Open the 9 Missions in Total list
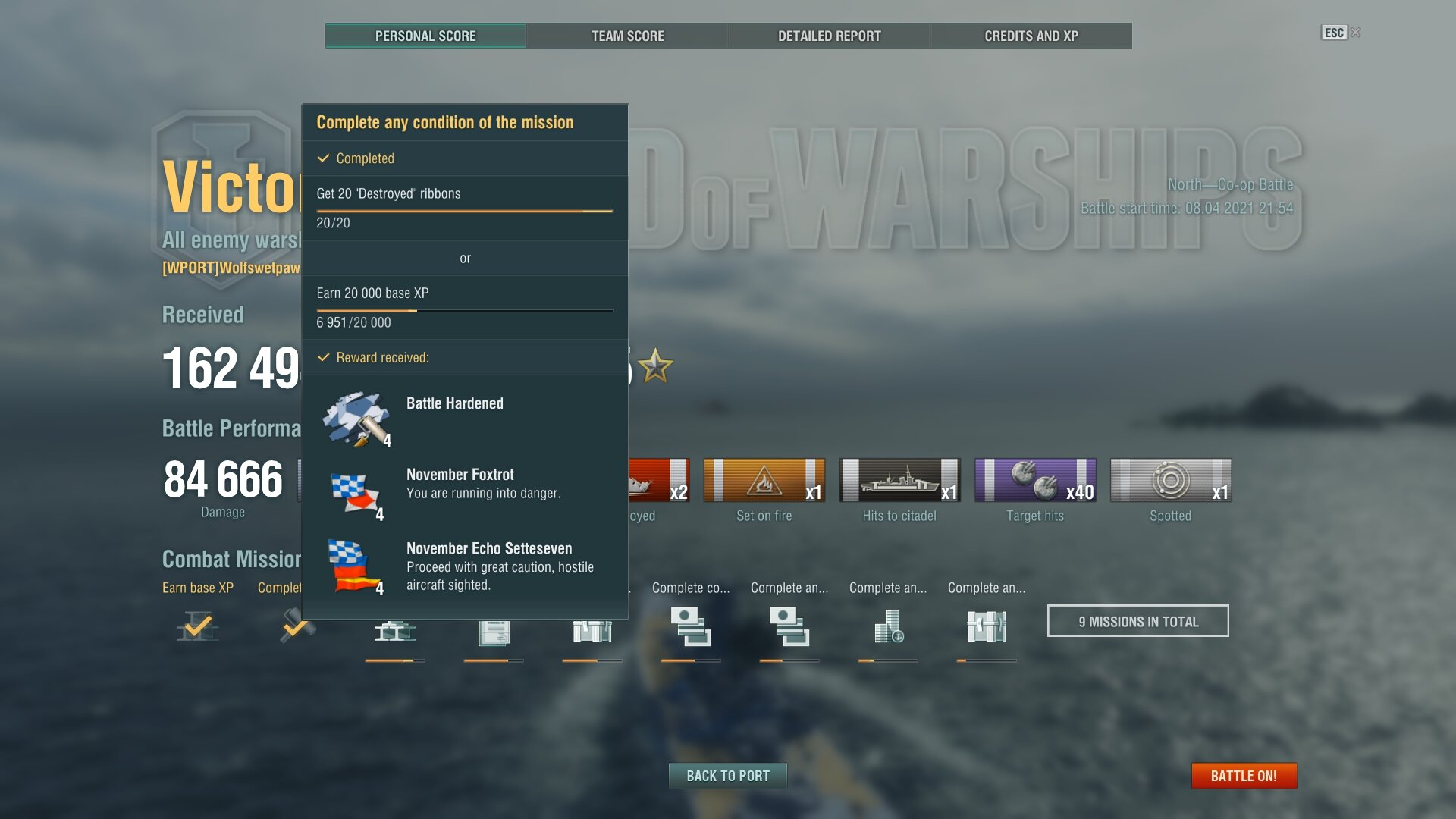Image resolution: width=1456 pixels, height=819 pixels. (x=1137, y=621)
